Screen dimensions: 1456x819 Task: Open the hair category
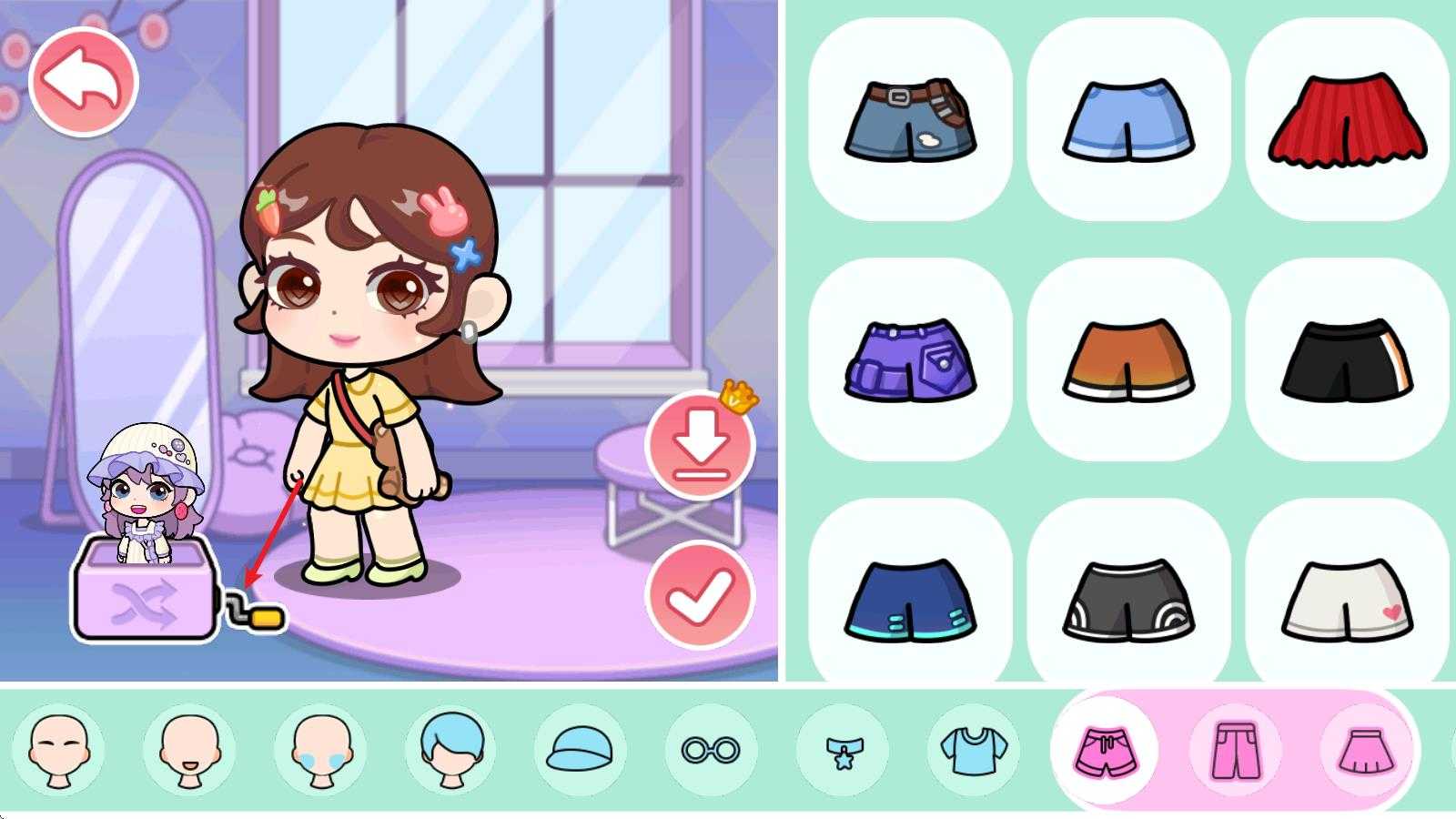(x=451, y=751)
